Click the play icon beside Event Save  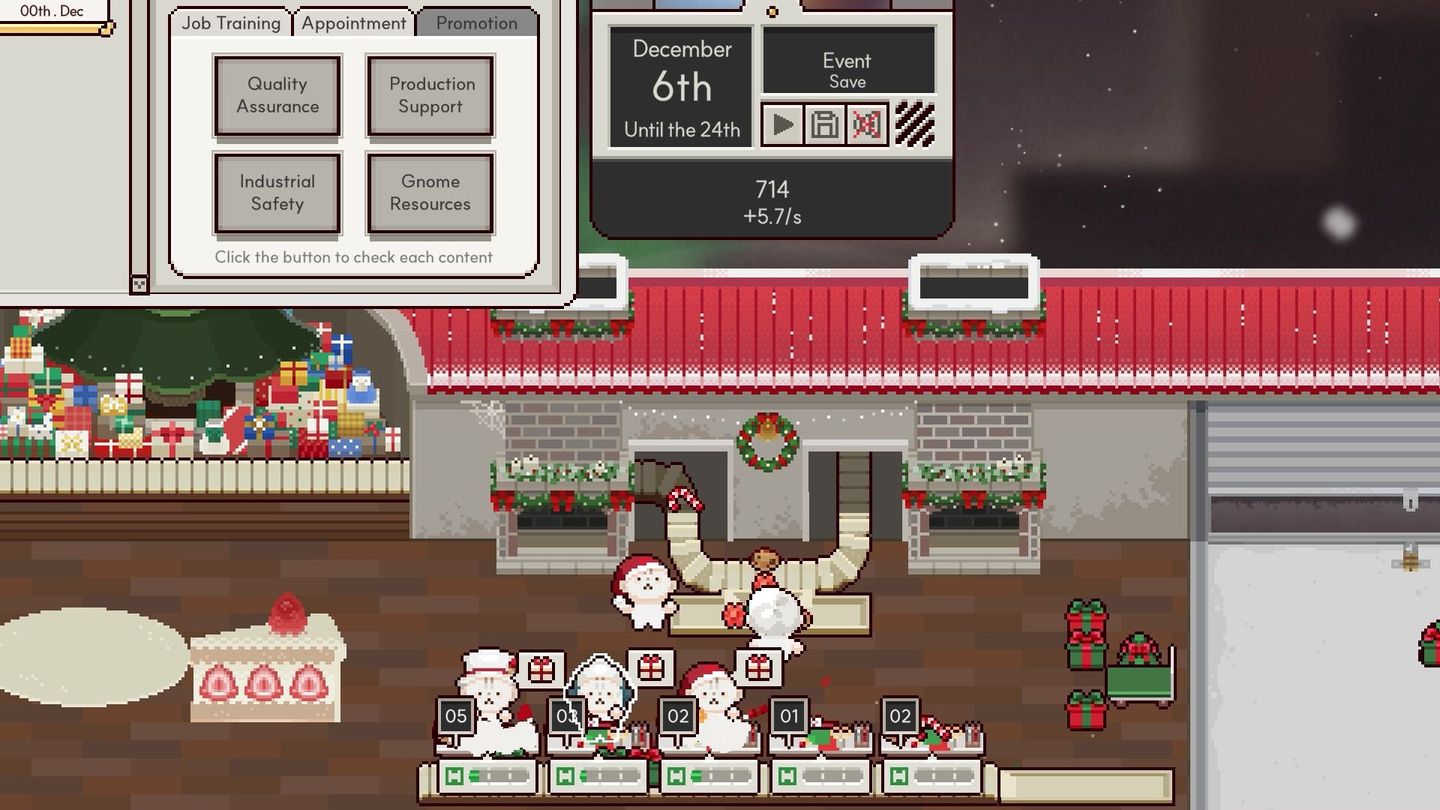[783, 124]
